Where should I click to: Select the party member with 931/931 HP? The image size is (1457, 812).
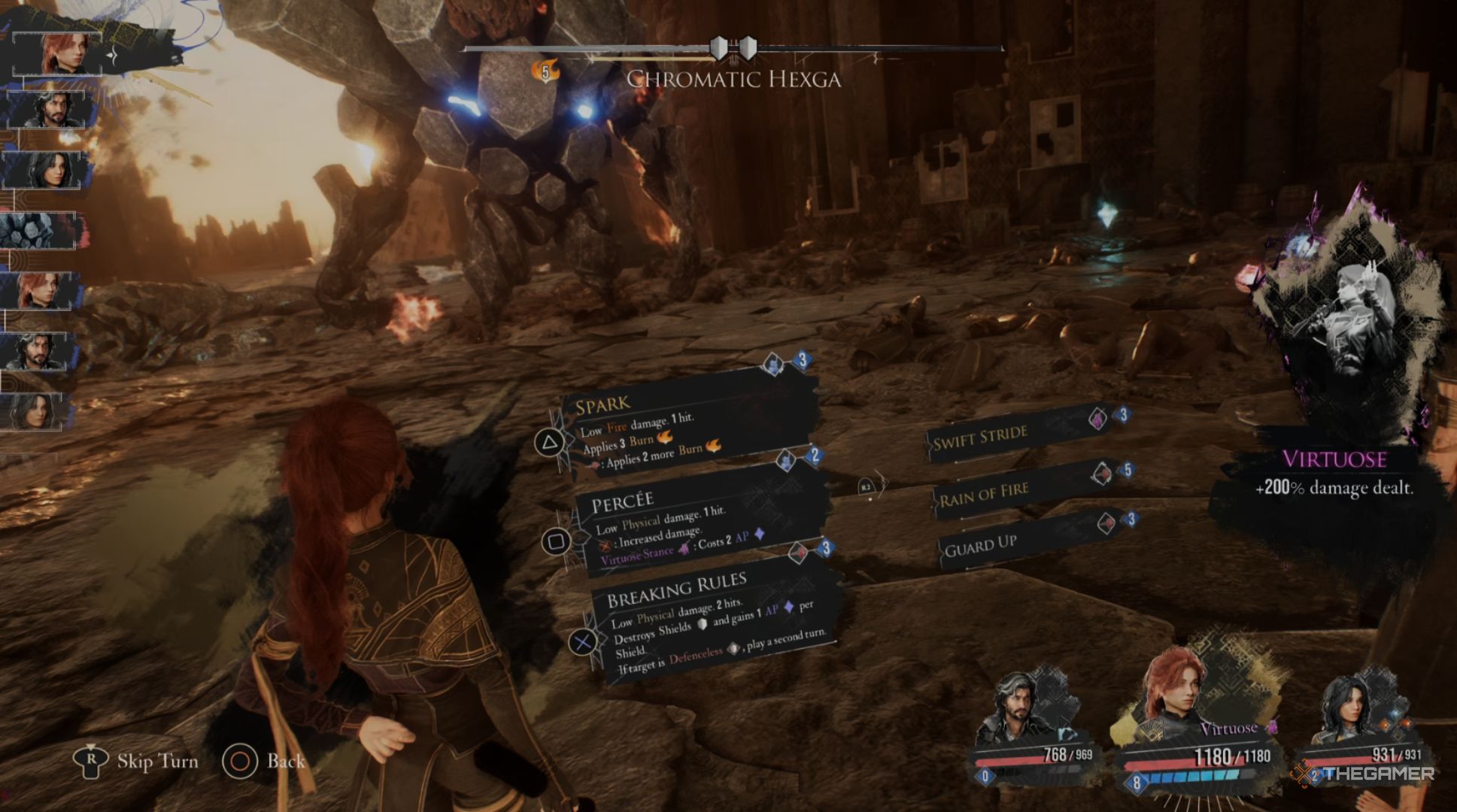1354,714
